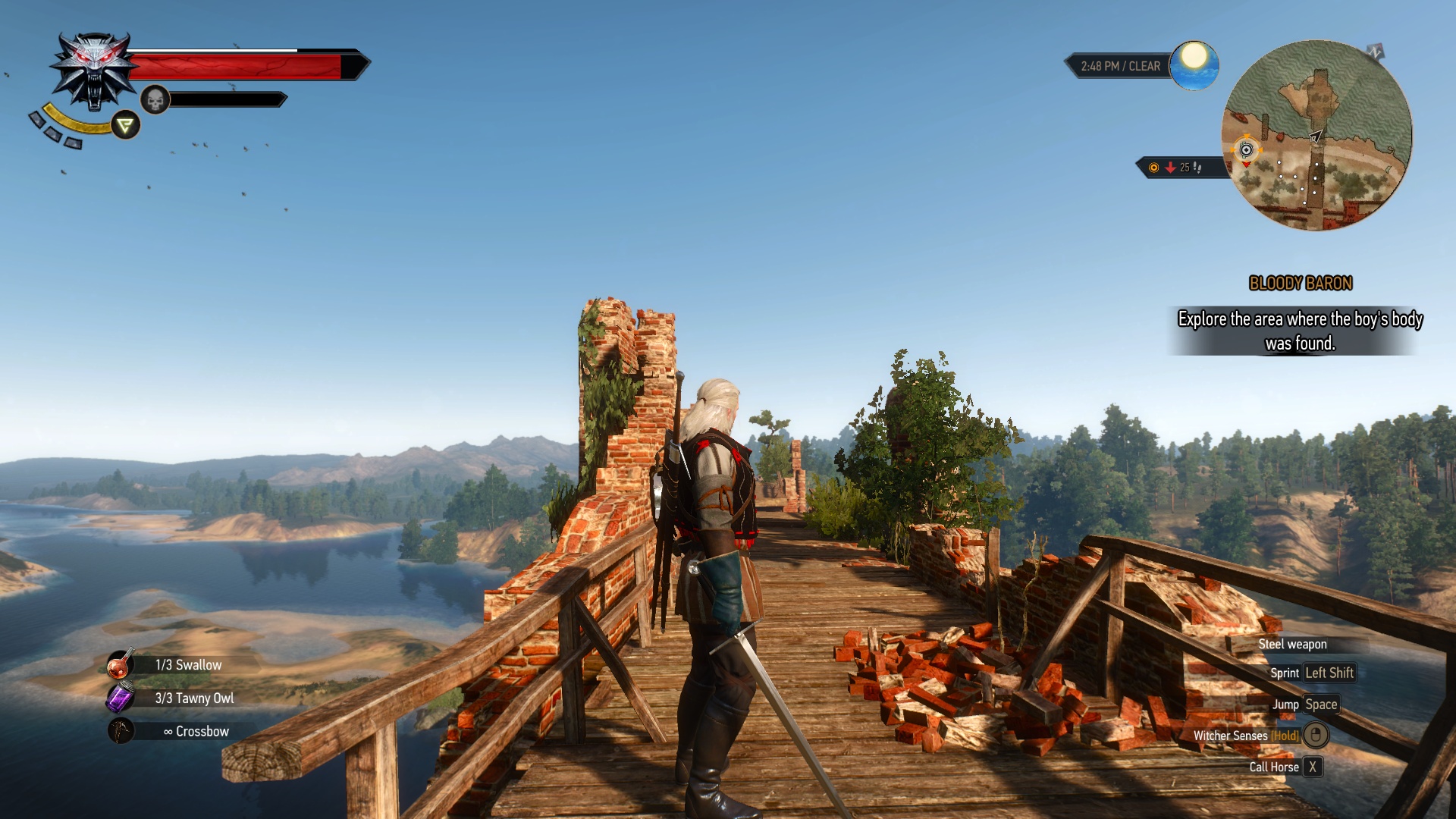Click the Call Horse X key prompt

pyautogui.click(x=1312, y=767)
